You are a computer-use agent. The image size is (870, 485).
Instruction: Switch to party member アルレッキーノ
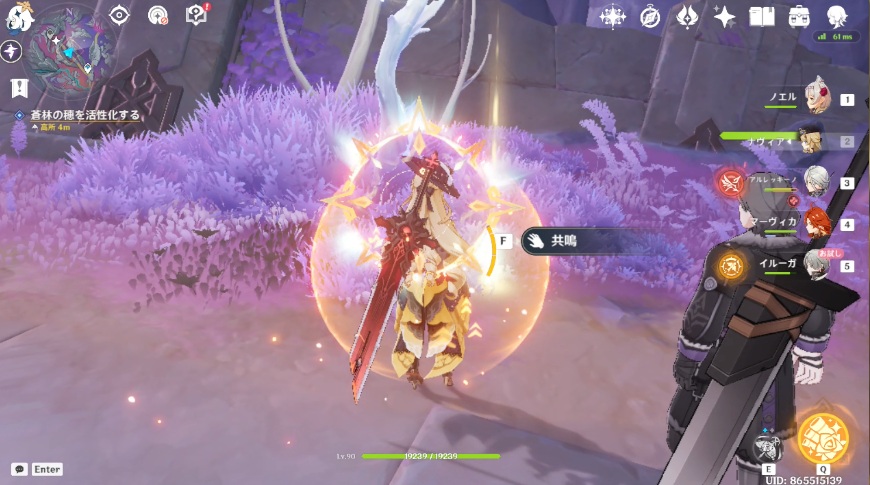[x=816, y=182]
